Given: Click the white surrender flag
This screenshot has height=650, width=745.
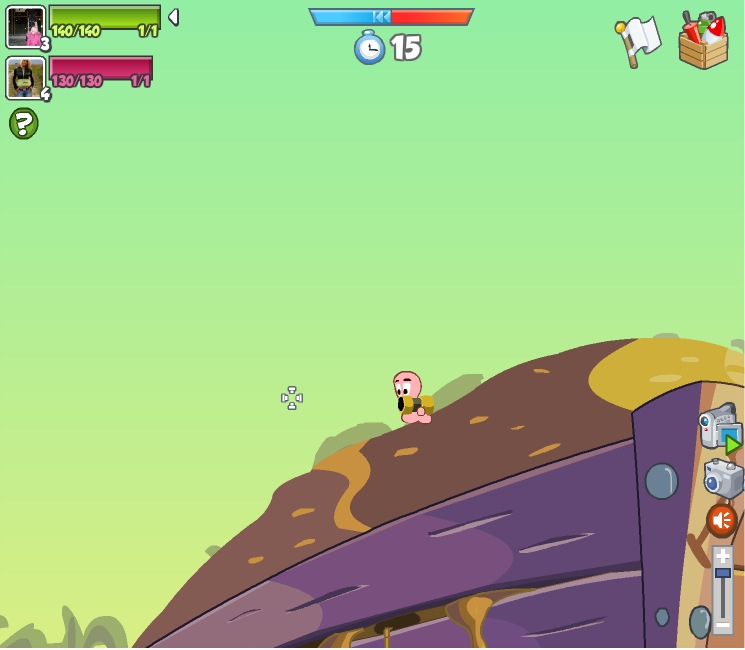Looking at the screenshot, I should [637, 41].
